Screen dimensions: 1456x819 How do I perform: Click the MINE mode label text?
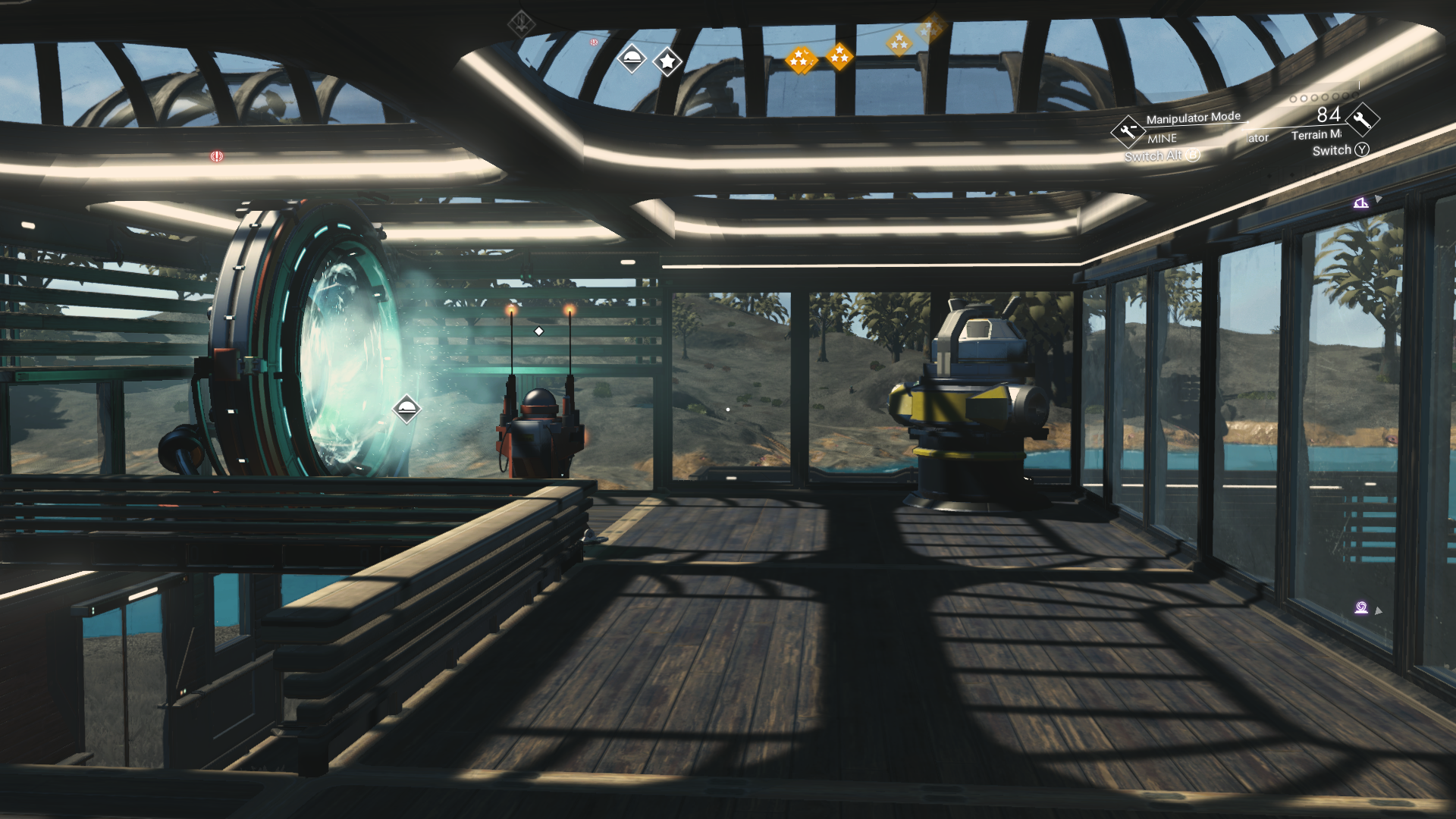coord(1162,138)
